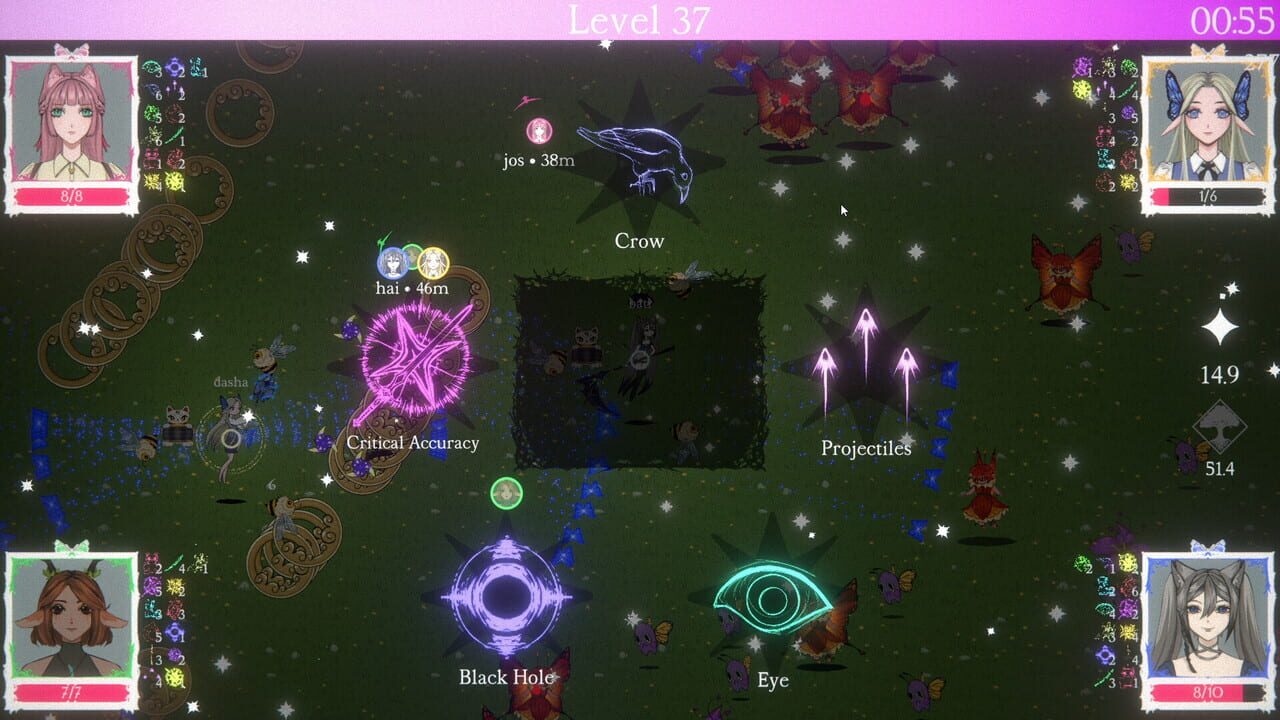The width and height of the screenshot is (1280, 720).
Task: Open the wolf-eared character portrait bottom-right
Action: coord(1210,615)
